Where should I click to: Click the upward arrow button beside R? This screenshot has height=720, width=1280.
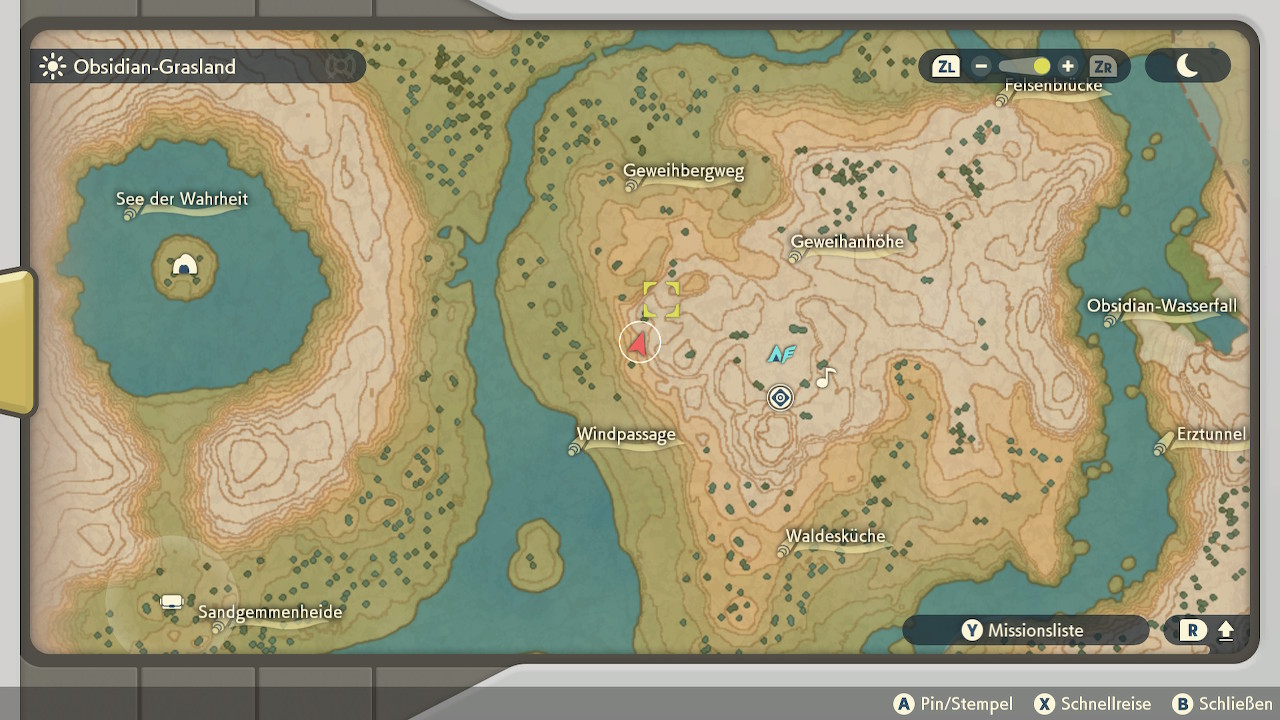1226,631
